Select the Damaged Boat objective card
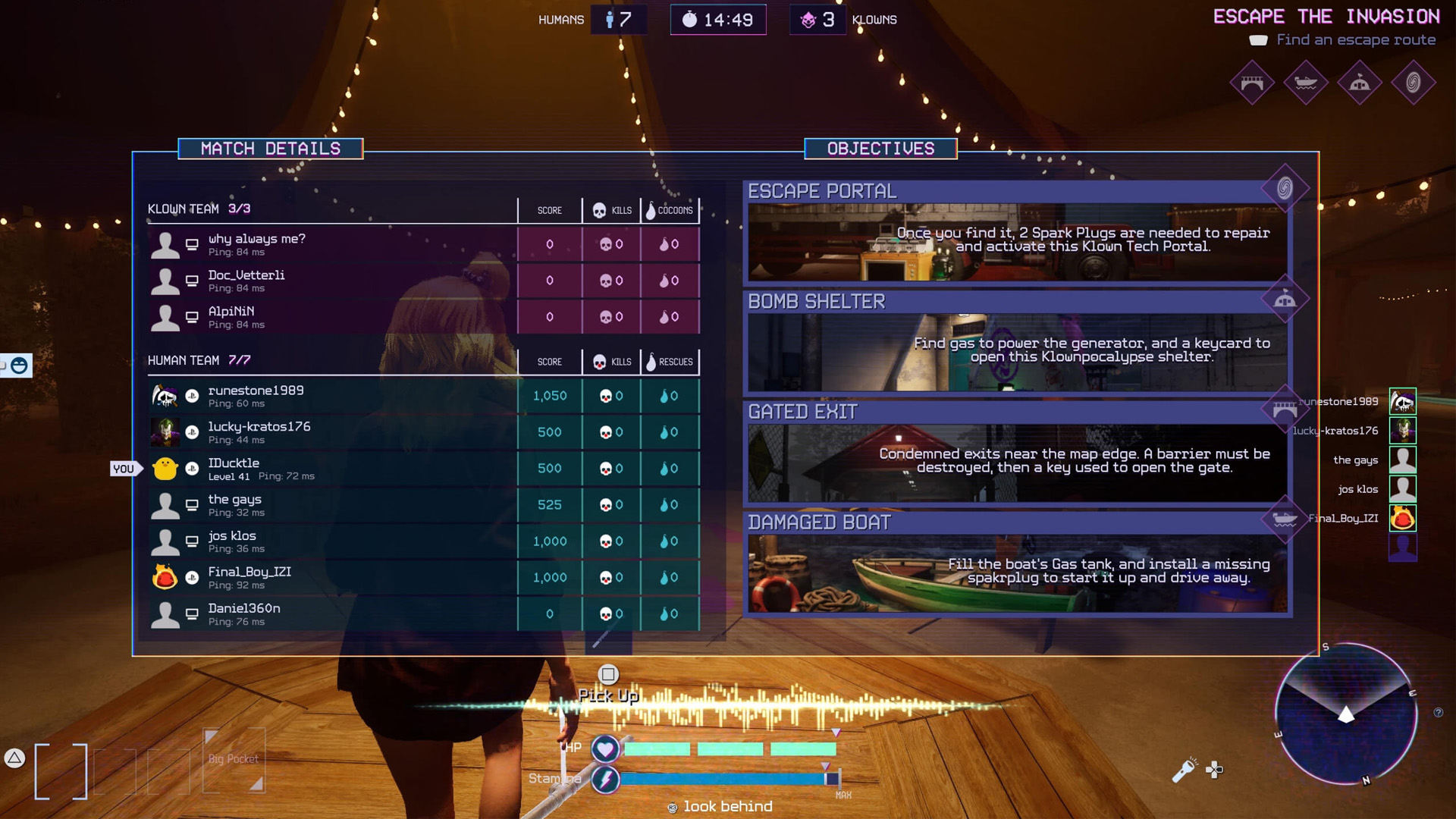The width and height of the screenshot is (1456, 819). 1016,563
